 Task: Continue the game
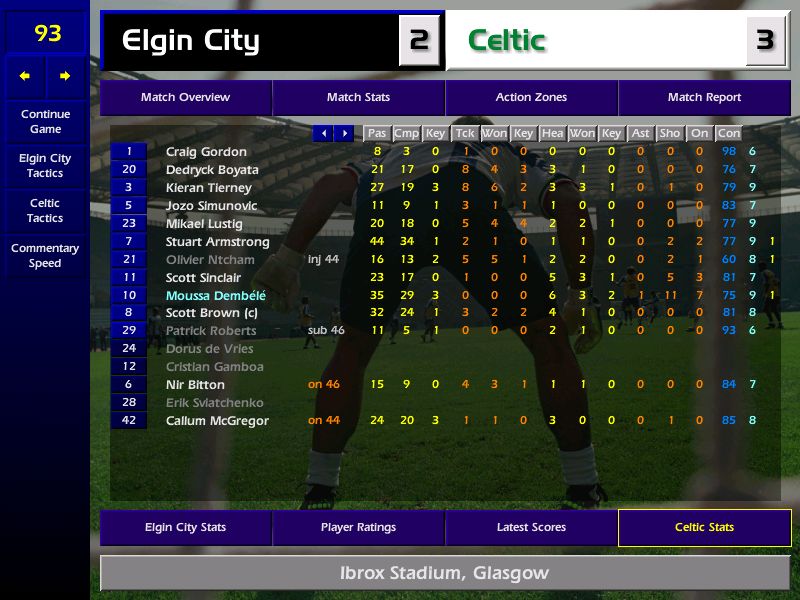click(x=45, y=122)
